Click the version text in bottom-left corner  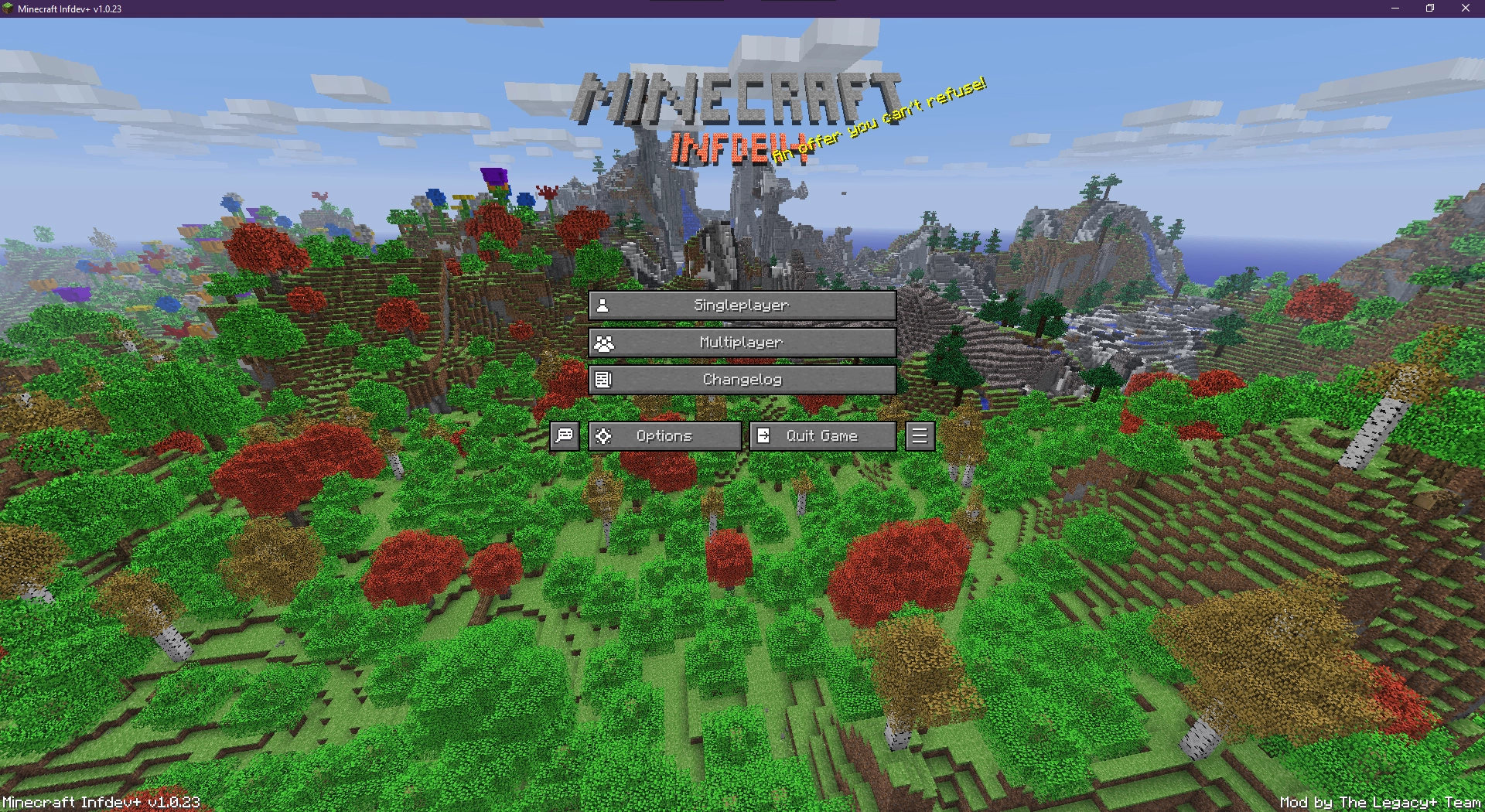(99, 803)
